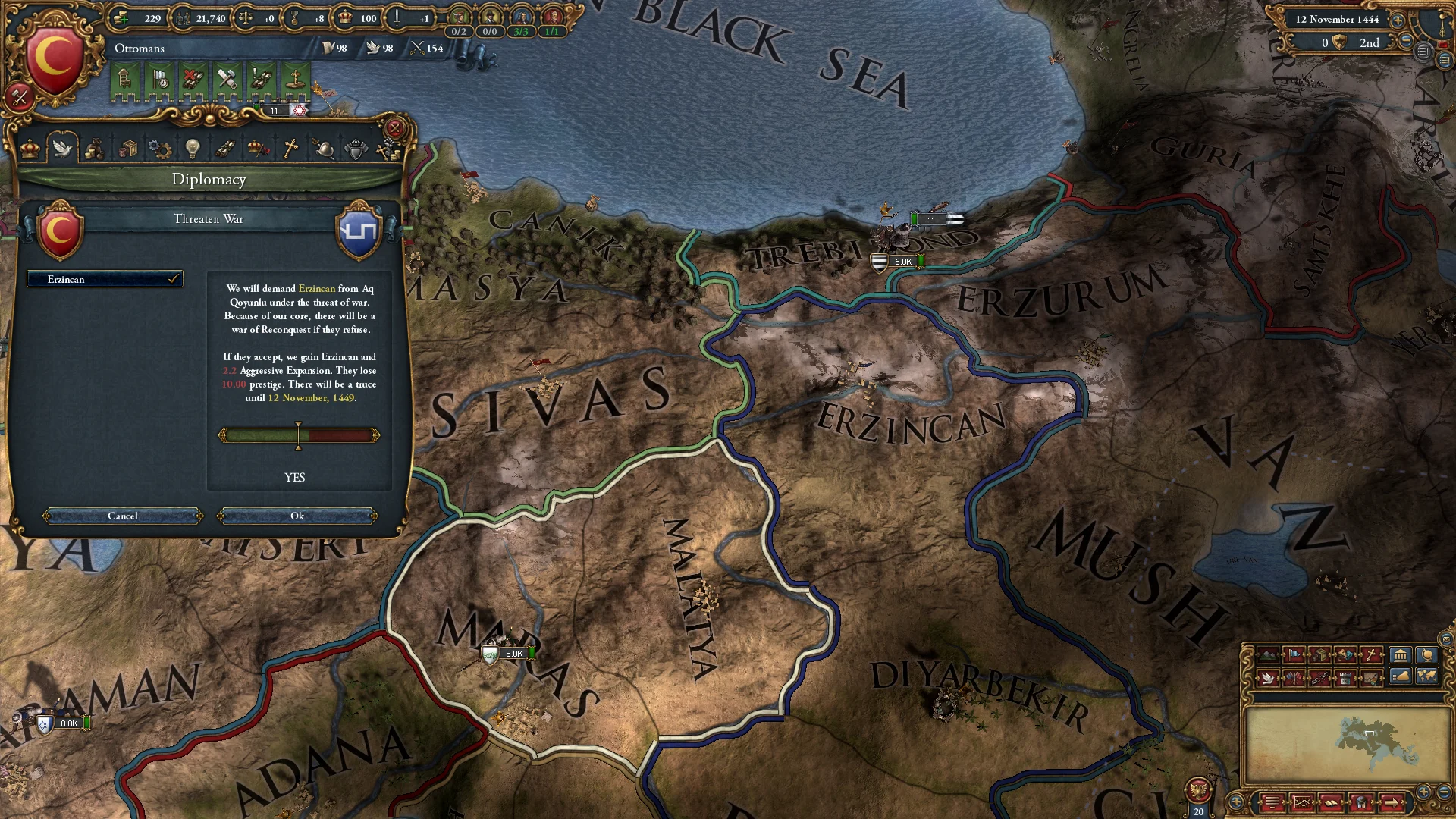Viewport: 1456px width, 819px height.
Task: Toggle the dove diplomatic mapmode
Action: (1268, 679)
